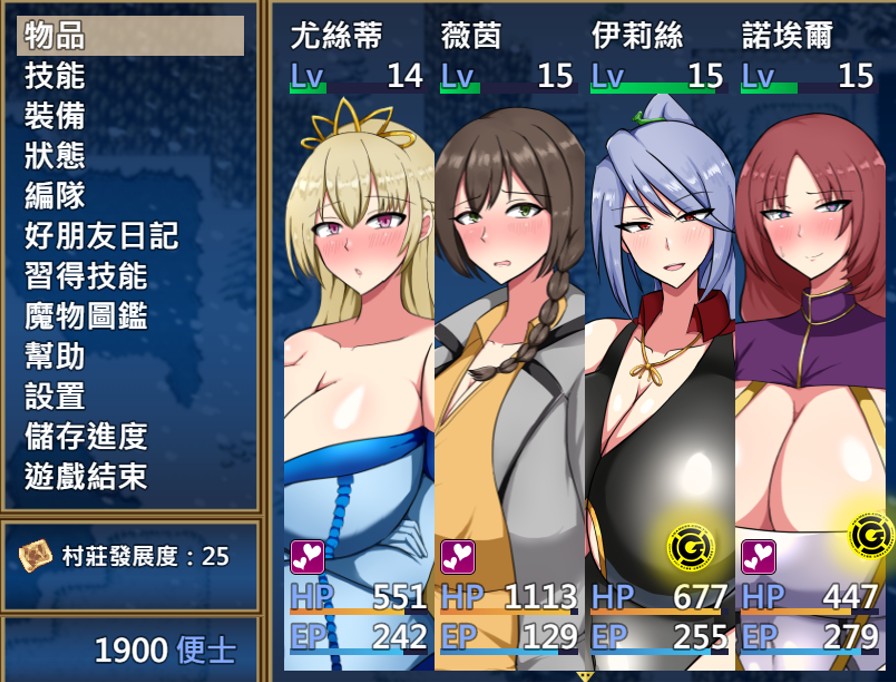Select 遊戲結束 to end the game
896x682 pixels.
click(130, 476)
